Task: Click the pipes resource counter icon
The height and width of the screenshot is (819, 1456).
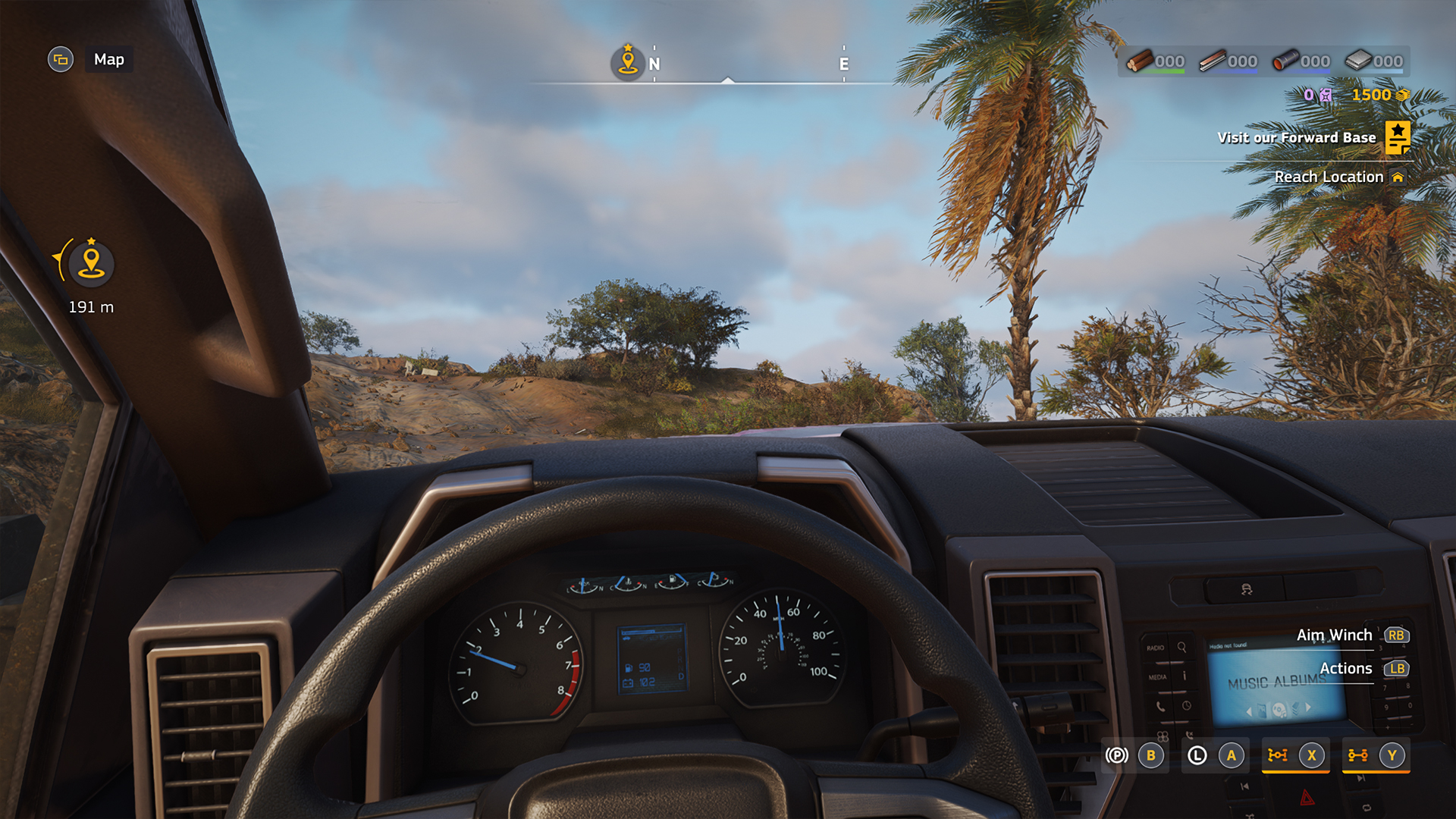Action: (1288, 61)
